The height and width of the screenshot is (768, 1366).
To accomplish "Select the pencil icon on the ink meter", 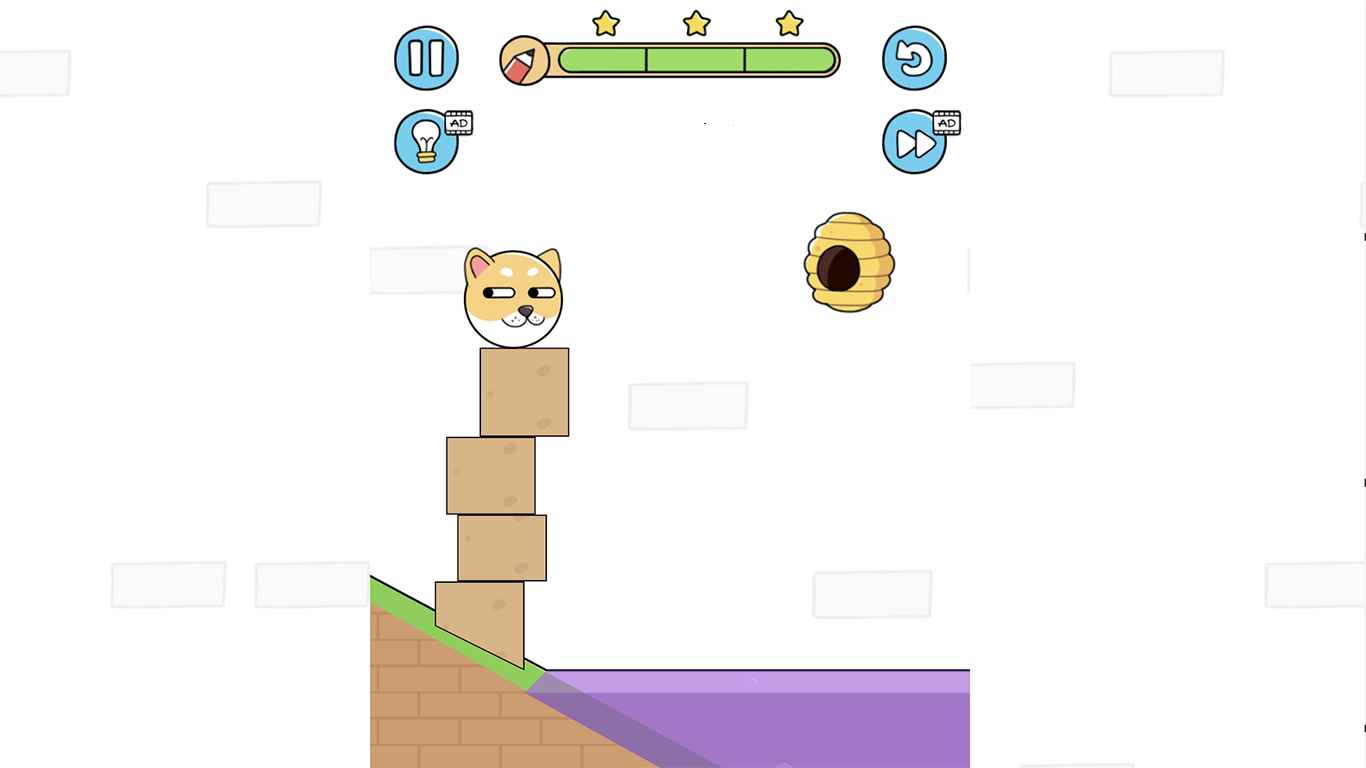I will [x=523, y=60].
